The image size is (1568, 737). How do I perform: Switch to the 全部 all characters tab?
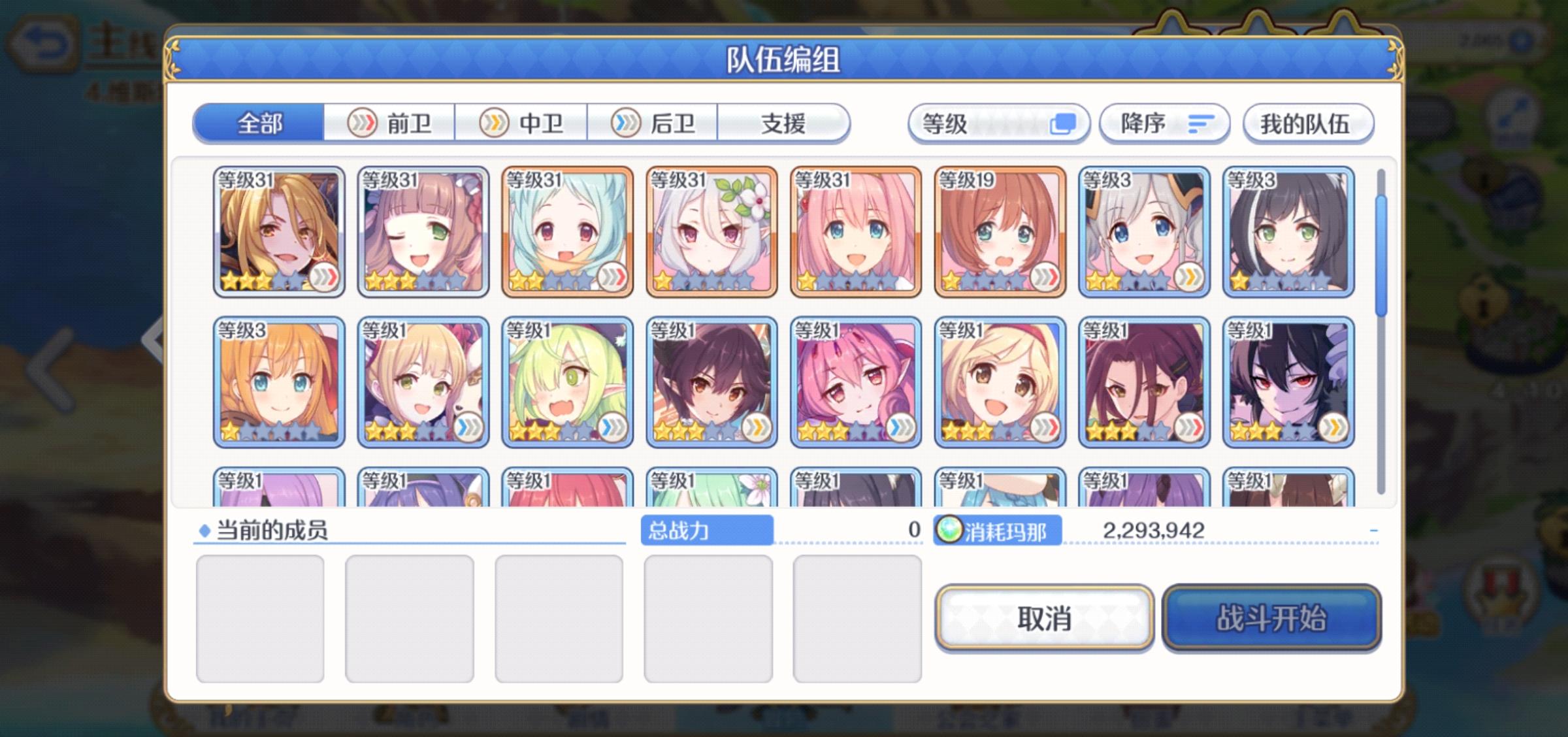tap(259, 123)
